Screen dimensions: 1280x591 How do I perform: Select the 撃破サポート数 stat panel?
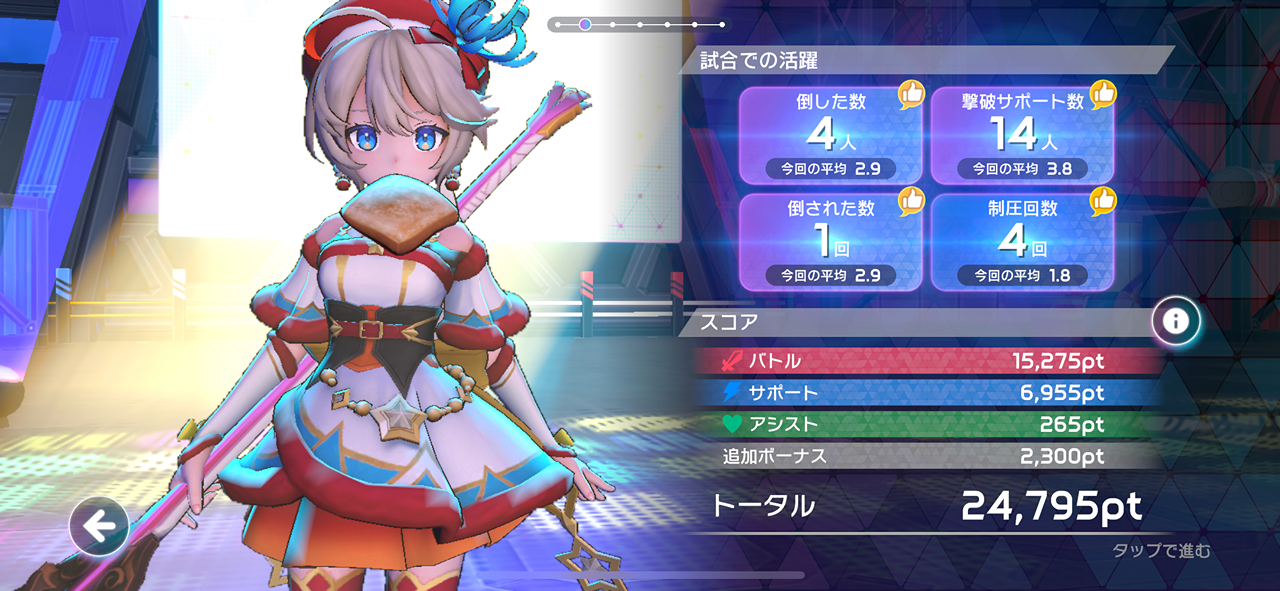(1022, 135)
